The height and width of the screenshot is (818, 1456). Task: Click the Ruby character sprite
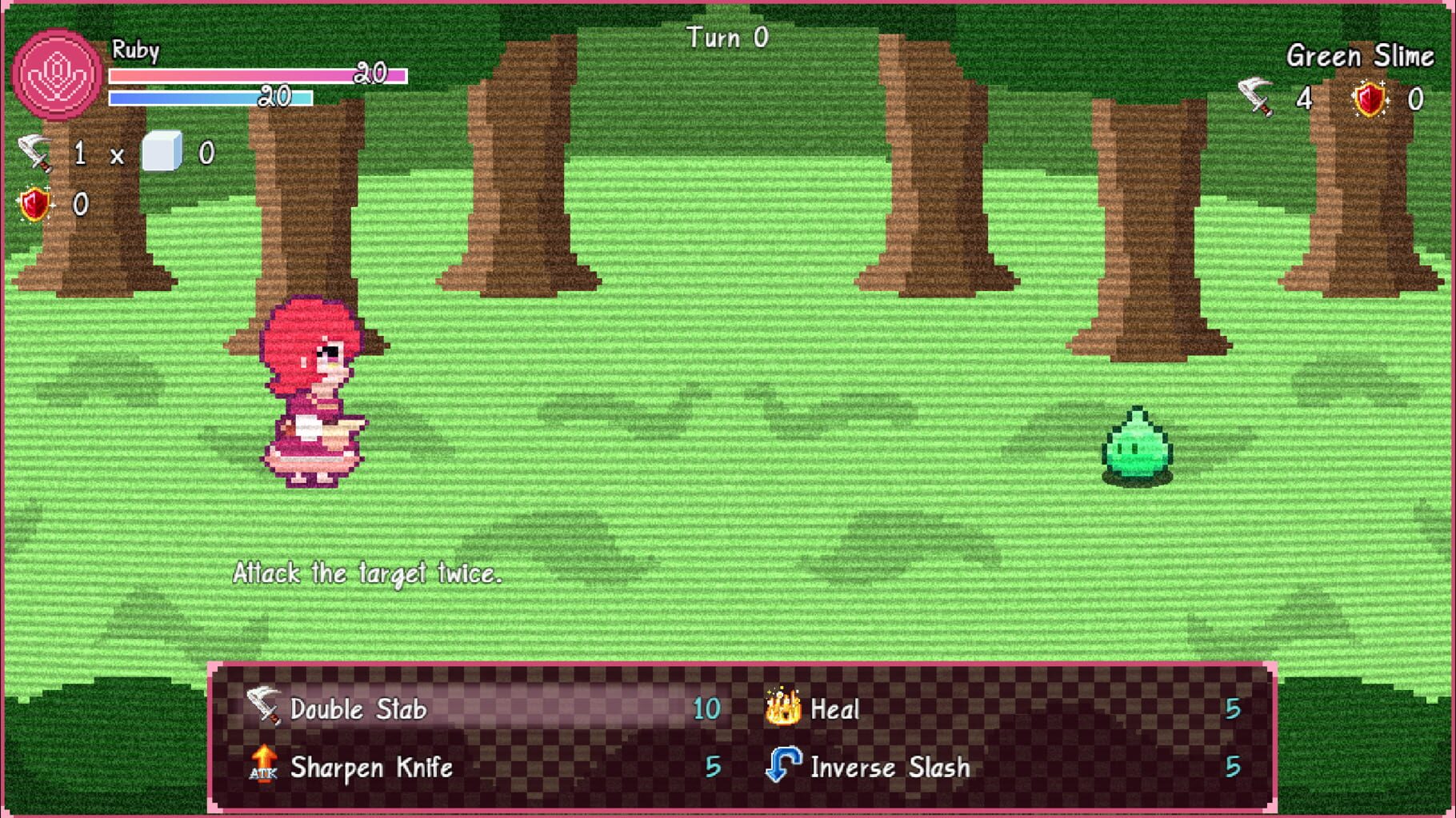coord(312,392)
